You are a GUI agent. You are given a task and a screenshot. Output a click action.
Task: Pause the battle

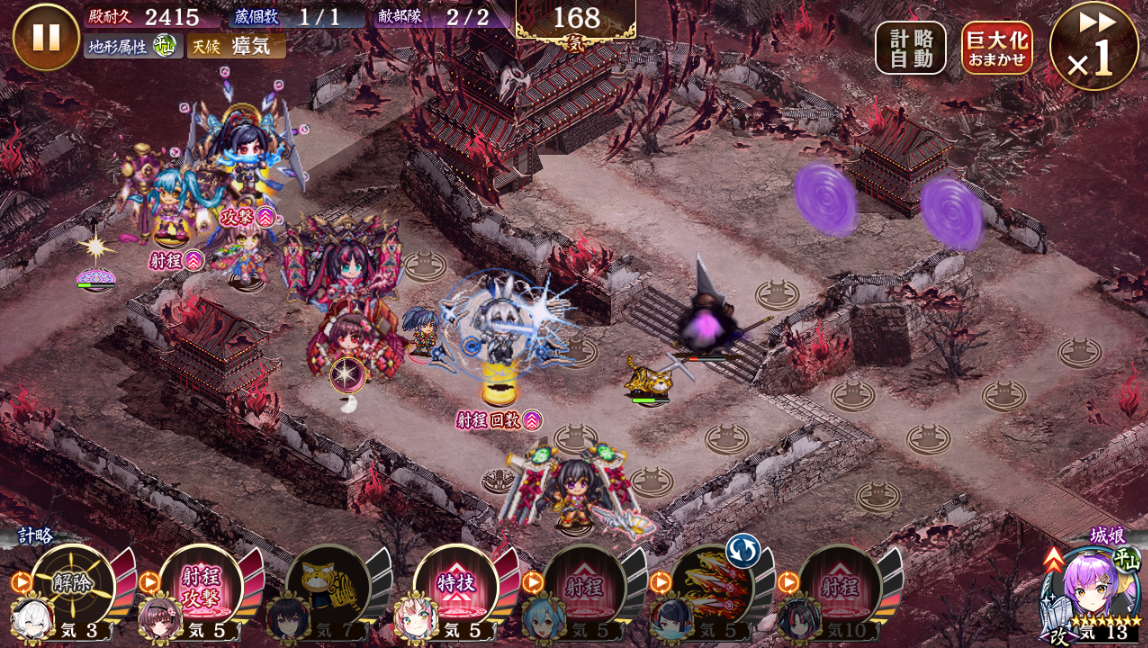pyautogui.click(x=45, y=37)
